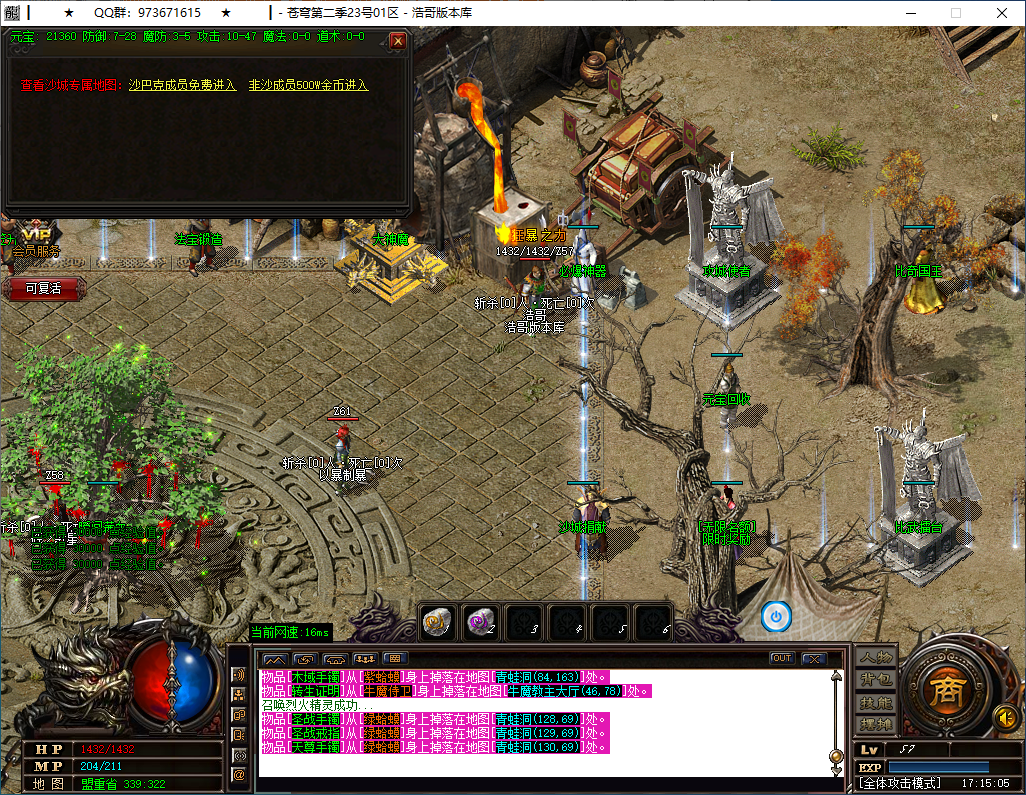The height and width of the screenshot is (795, 1026).
Task: Click the blue power button icon
Action: click(x=776, y=617)
